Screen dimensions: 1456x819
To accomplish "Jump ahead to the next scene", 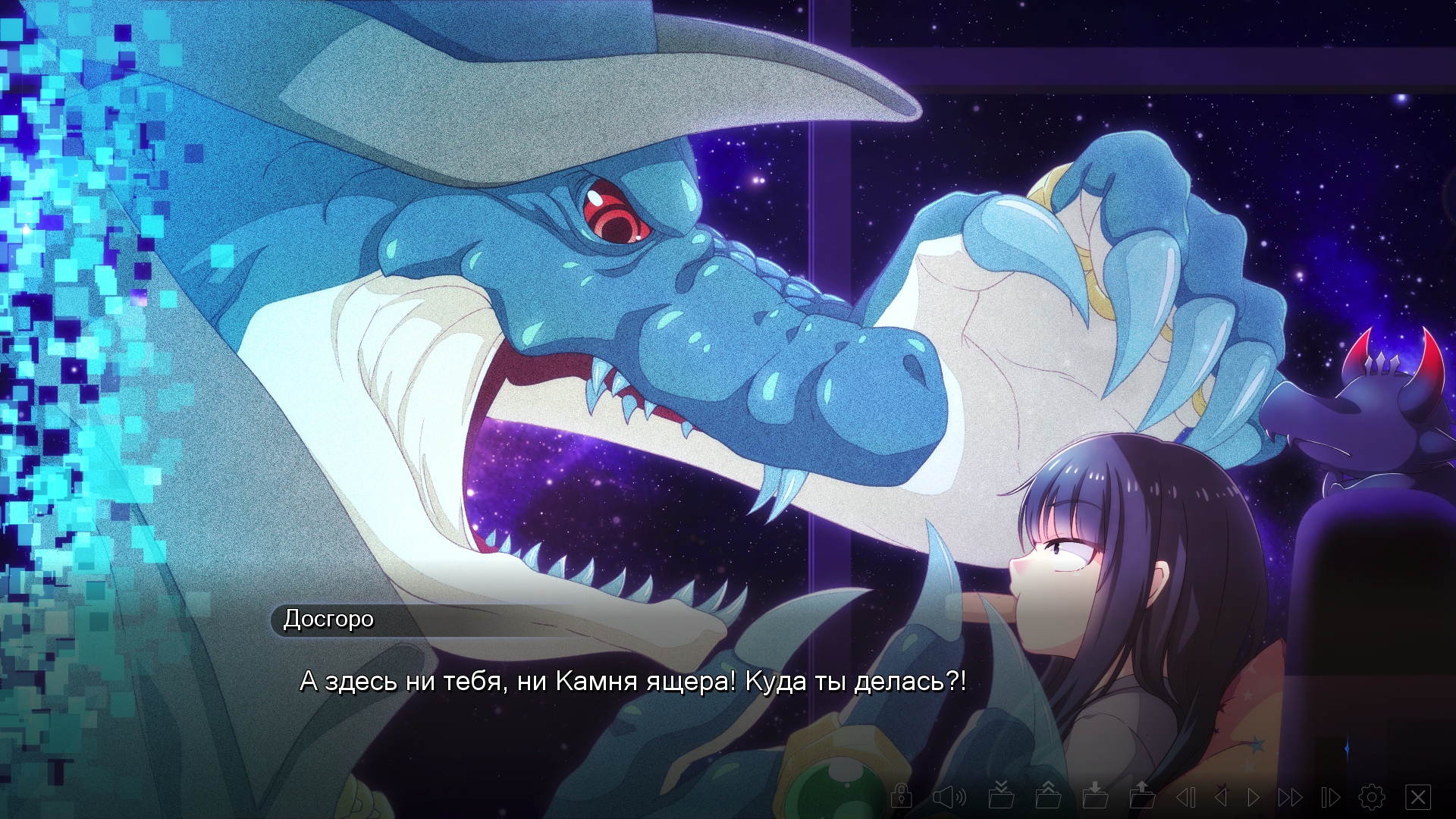I will tap(1331, 797).
